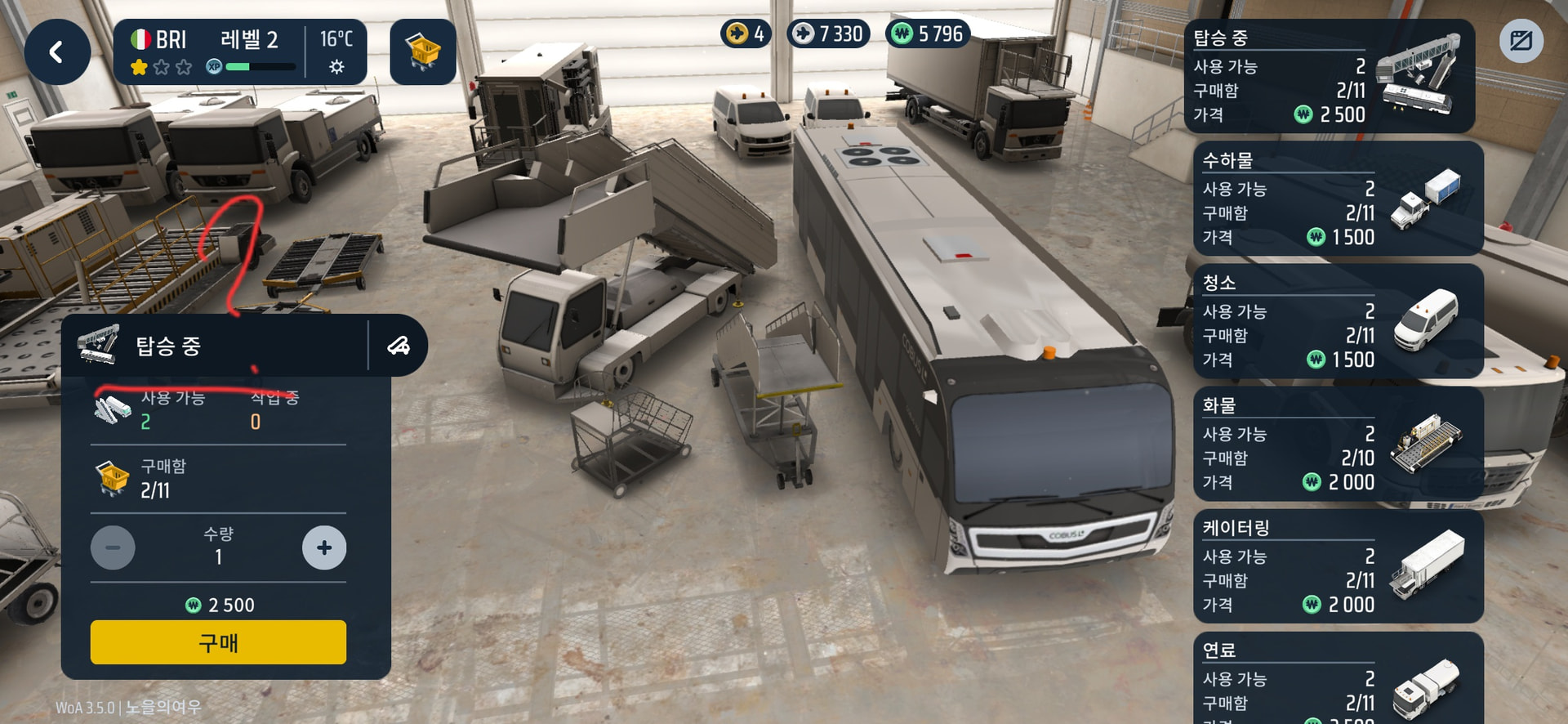Tap the green W cash counter
Screen dimensions: 1568x724
pyautogui.click(x=929, y=34)
